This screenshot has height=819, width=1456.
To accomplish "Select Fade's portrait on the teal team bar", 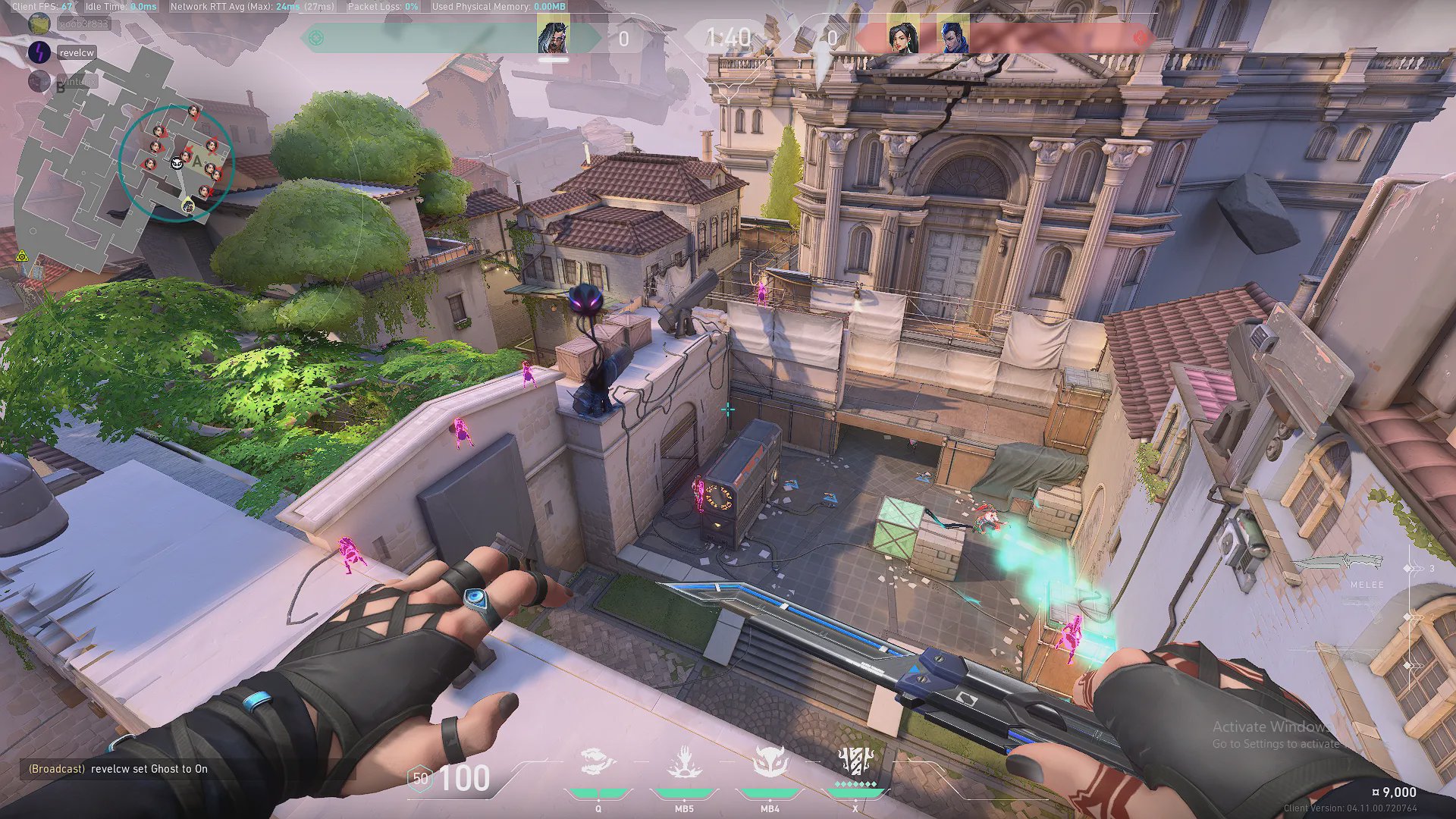I will pyautogui.click(x=553, y=36).
